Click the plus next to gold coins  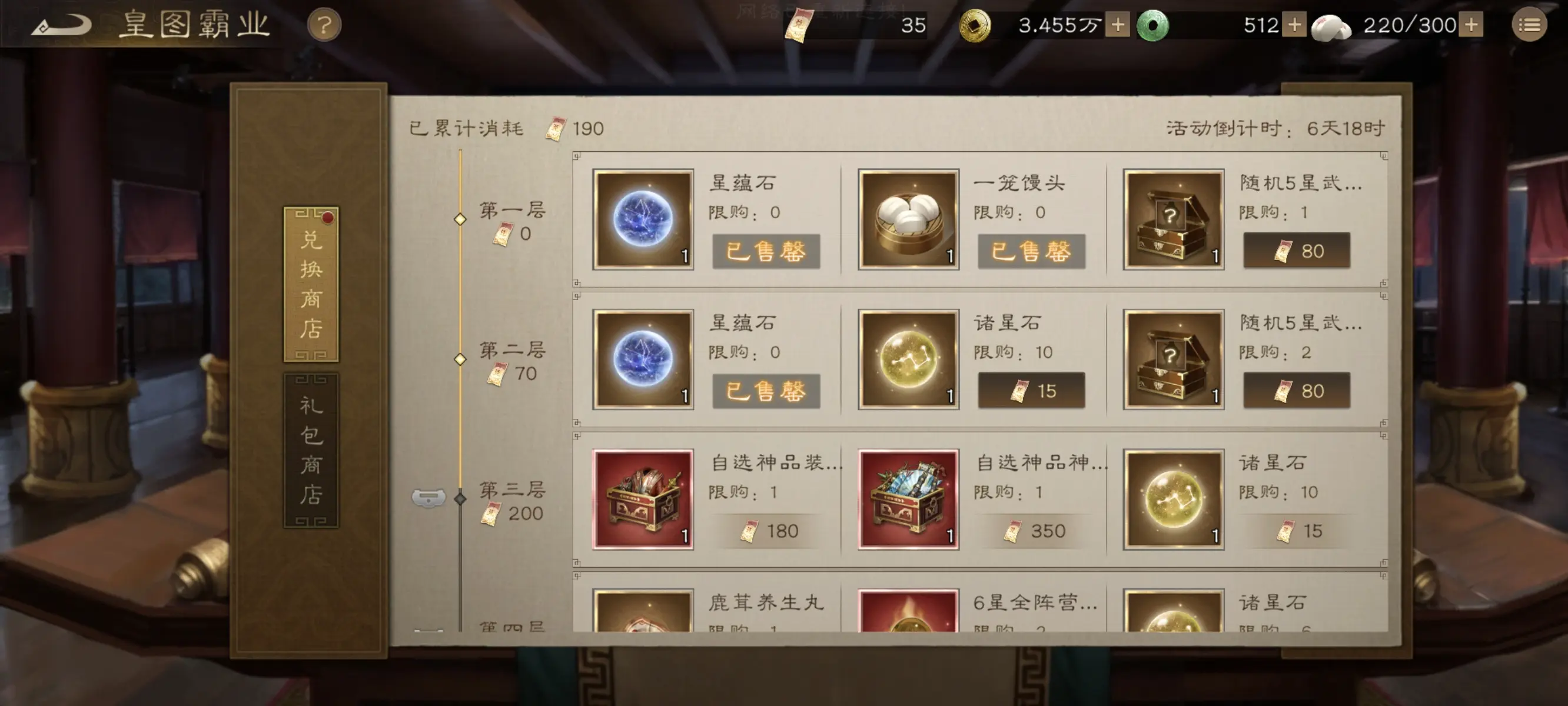(1117, 24)
